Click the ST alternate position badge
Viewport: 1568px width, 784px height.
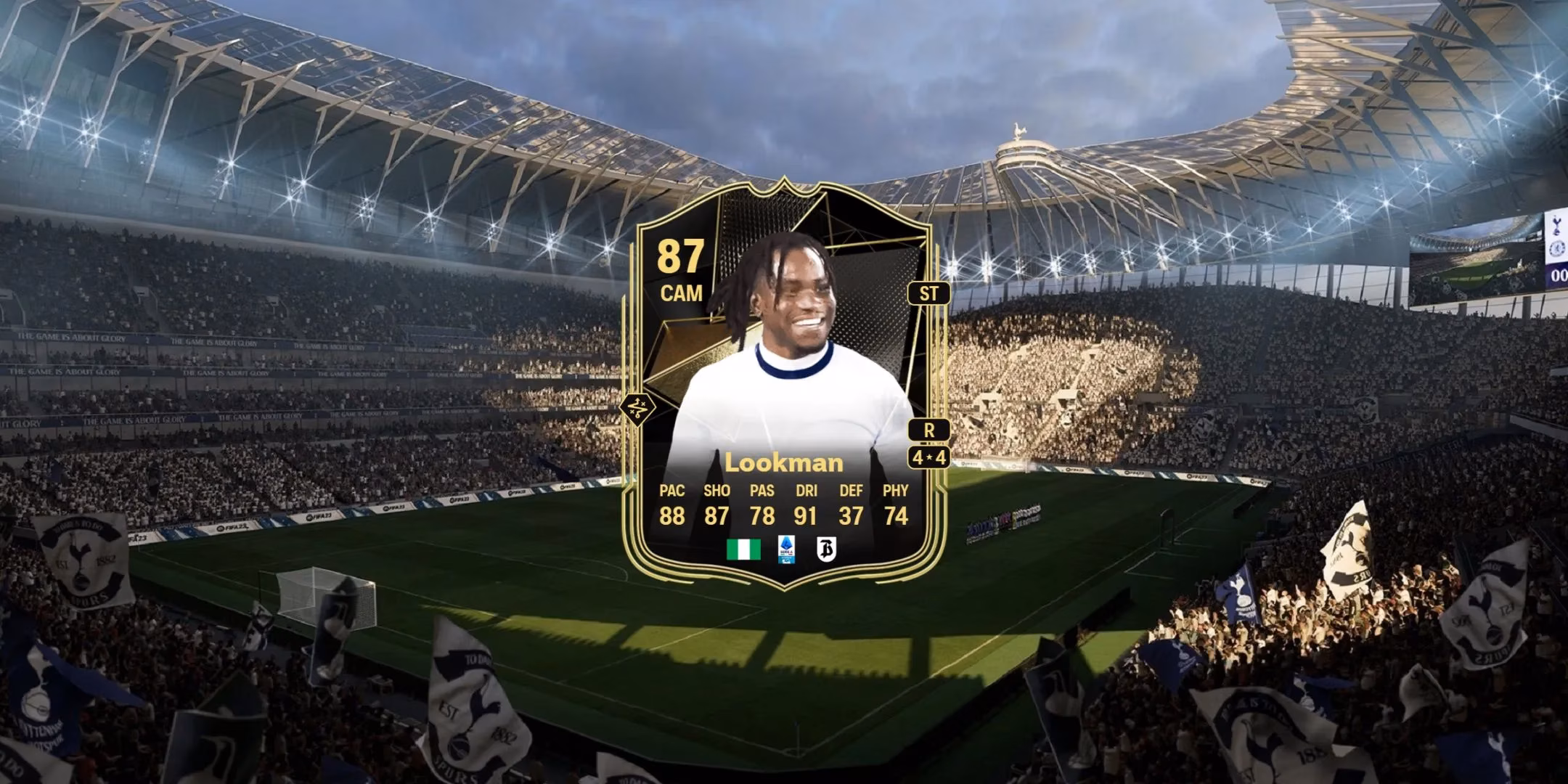[x=930, y=294]
